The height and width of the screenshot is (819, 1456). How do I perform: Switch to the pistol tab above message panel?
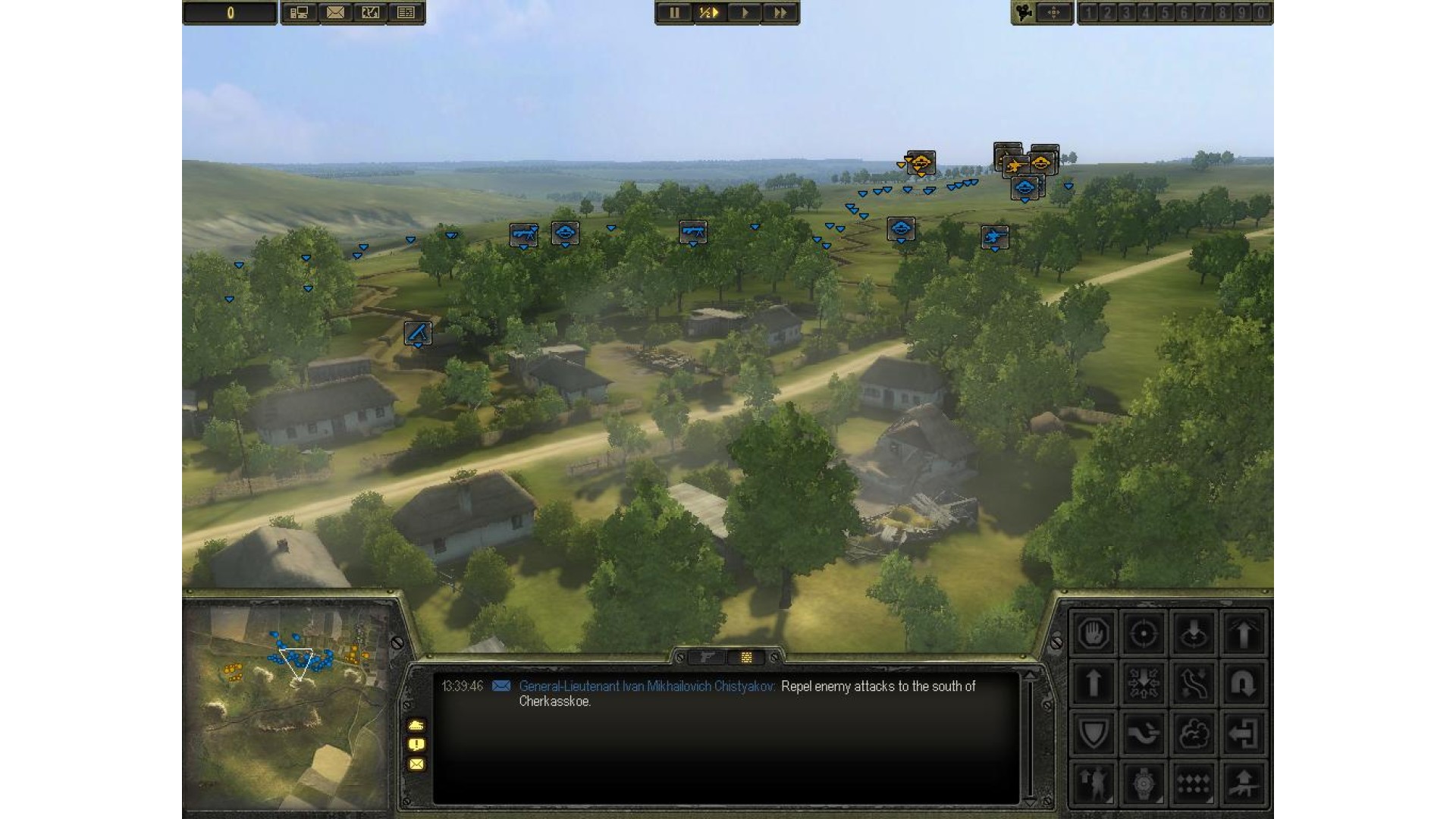point(708,657)
